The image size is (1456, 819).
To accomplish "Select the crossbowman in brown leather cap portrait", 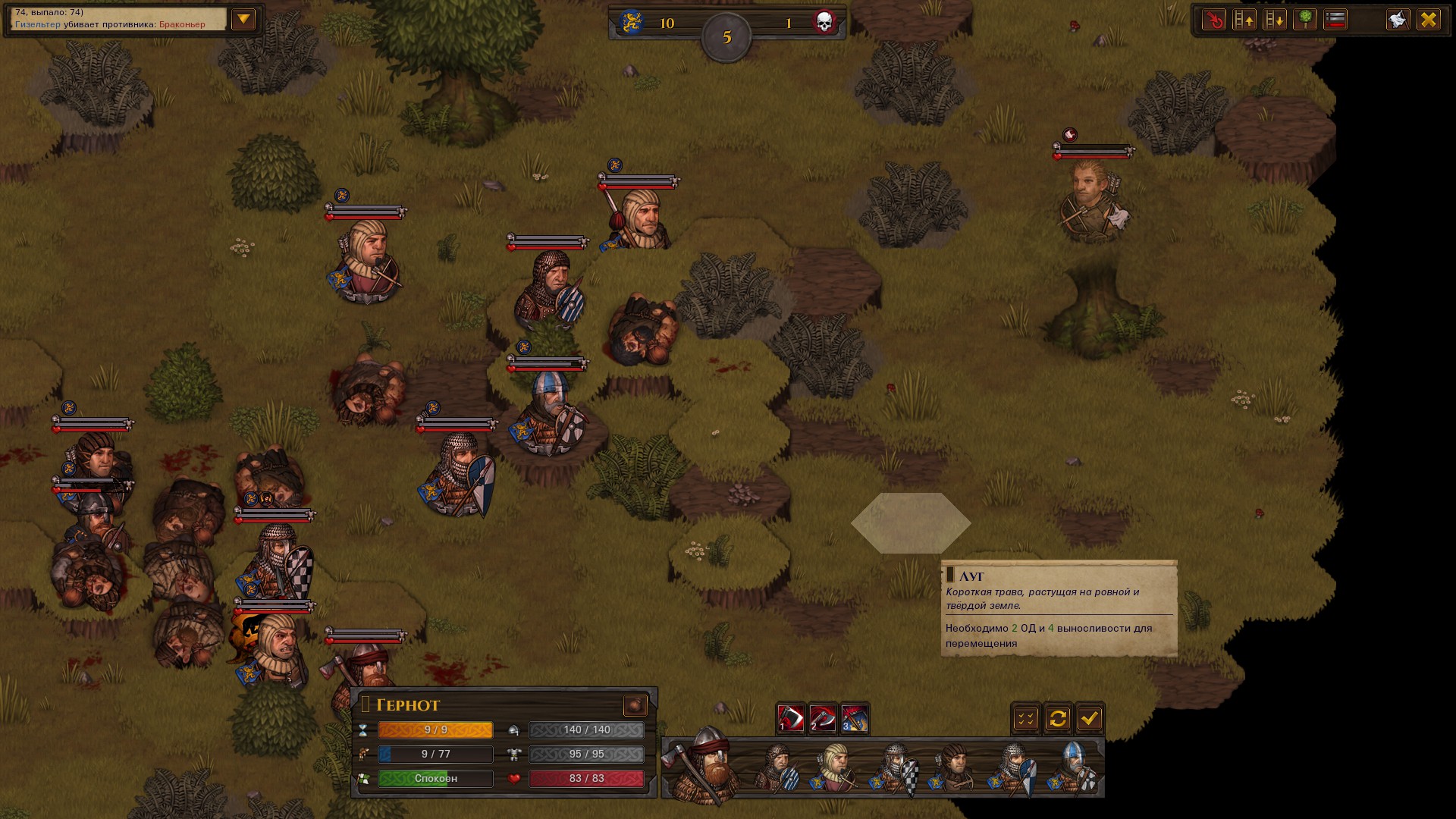I will pos(954,767).
